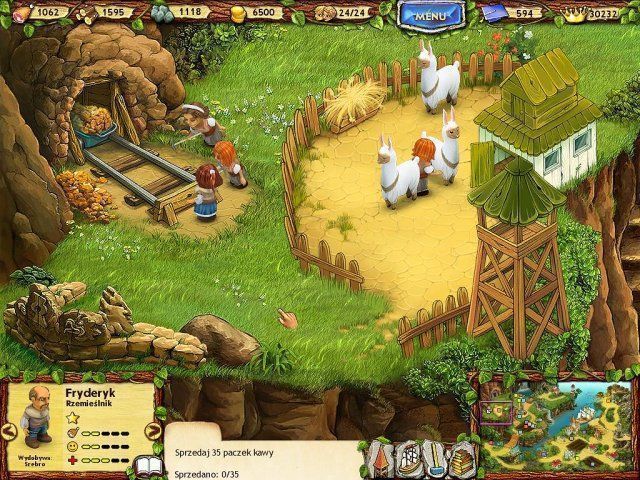This screenshot has width=640, height=480.
Task: Switch to the next worker with right arrow
Action: (153, 431)
